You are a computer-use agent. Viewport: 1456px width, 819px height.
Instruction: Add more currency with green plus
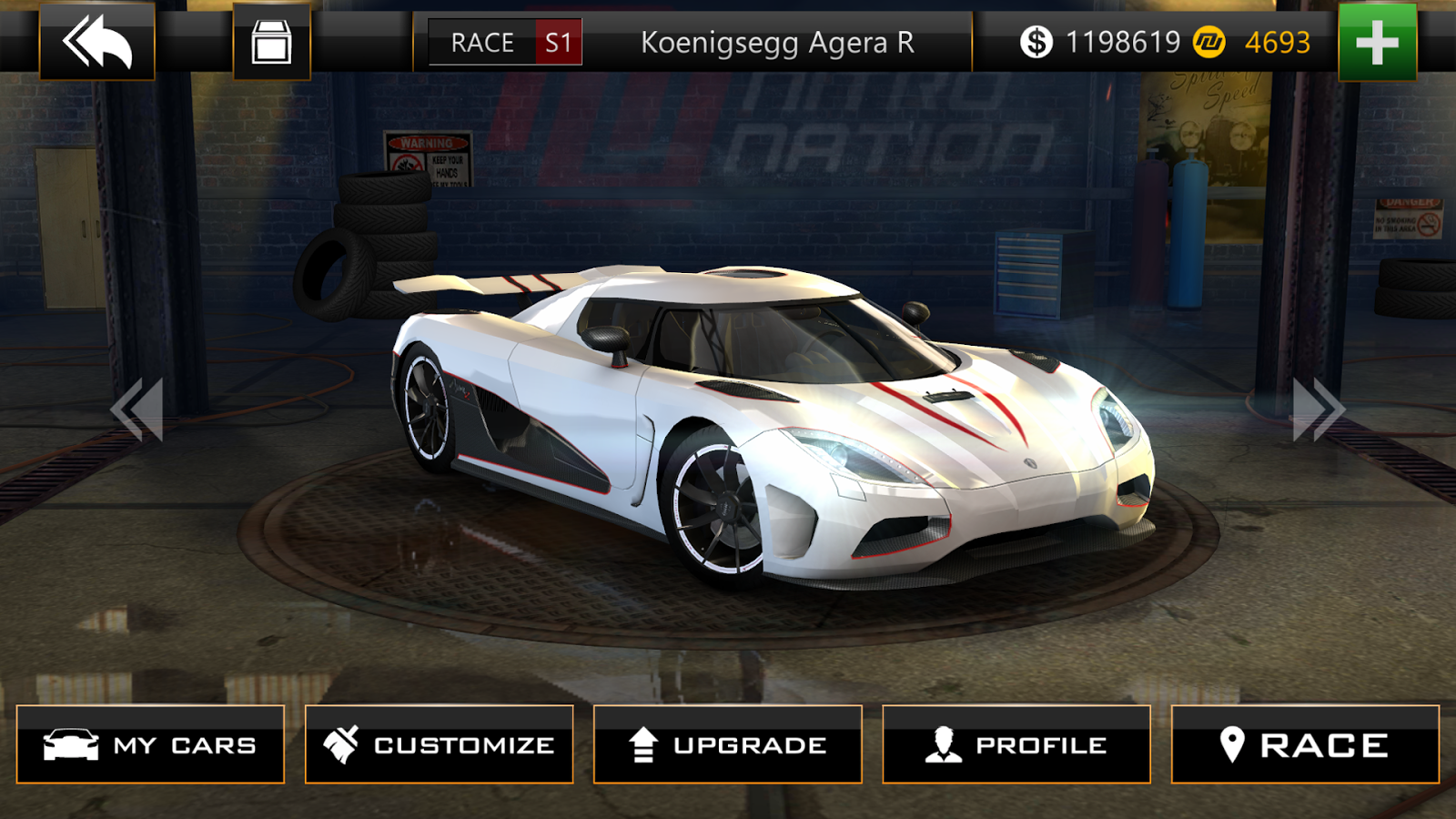(1377, 42)
